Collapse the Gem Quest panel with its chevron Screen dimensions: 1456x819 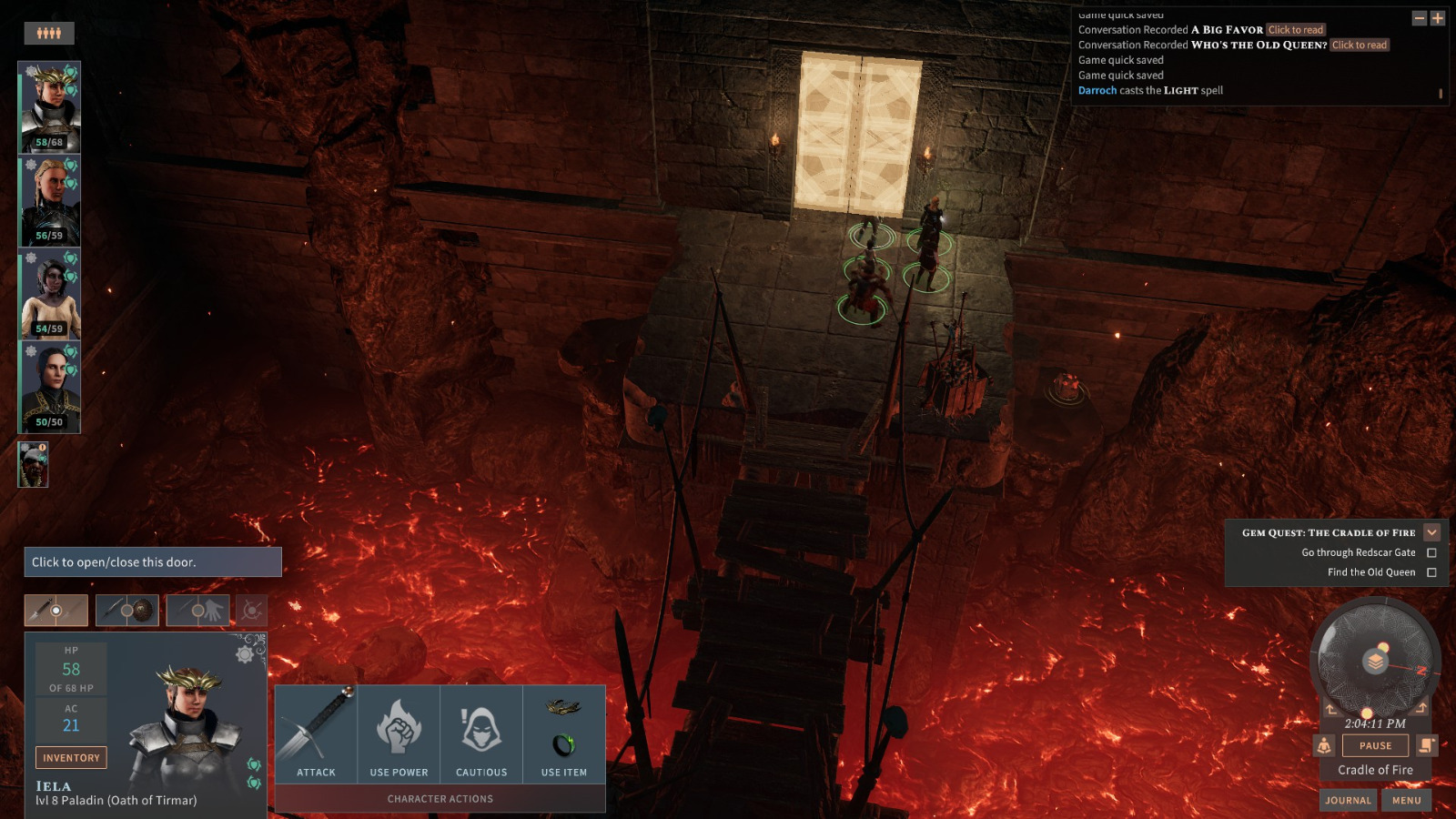pyautogui.click(x=1432, y=531)
